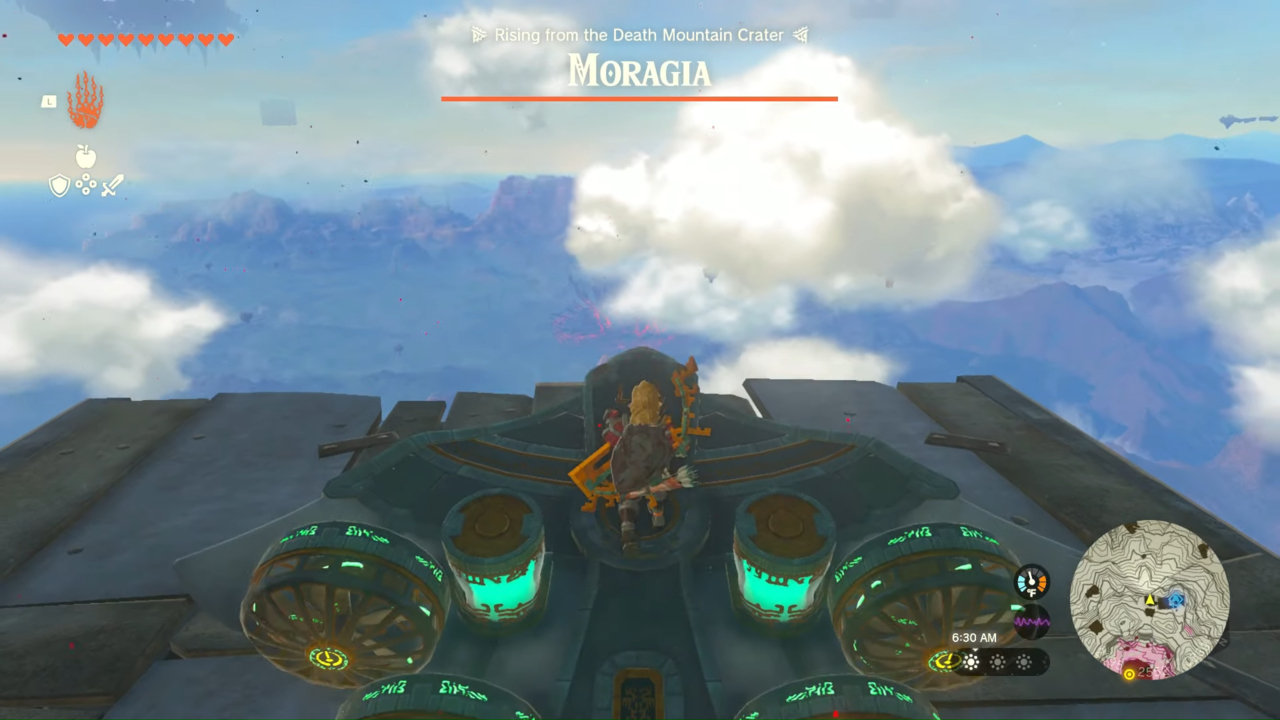The image size is (1280, 720).
Task: Click the shrine marker on the minimap
Action: (x=1177, y=598)
